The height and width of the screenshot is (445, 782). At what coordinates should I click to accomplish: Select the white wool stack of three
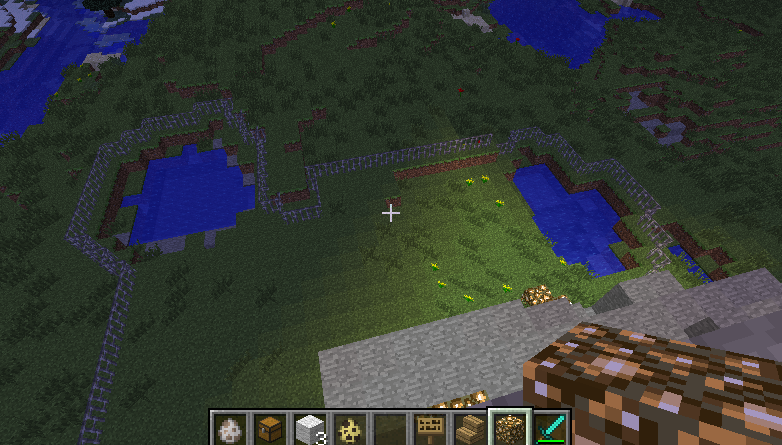(309, 430)
